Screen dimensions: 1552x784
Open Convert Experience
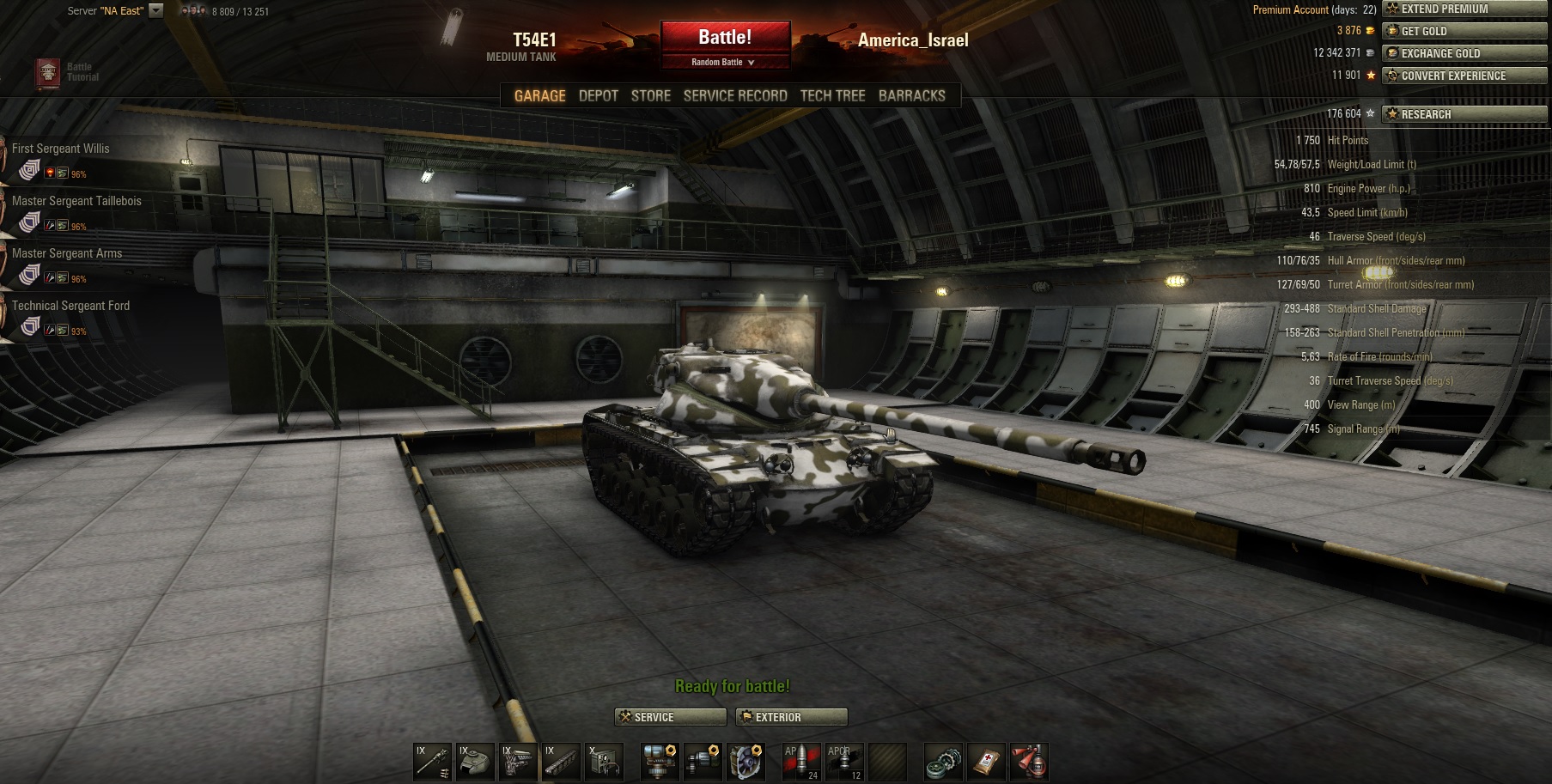[1464, 76]
